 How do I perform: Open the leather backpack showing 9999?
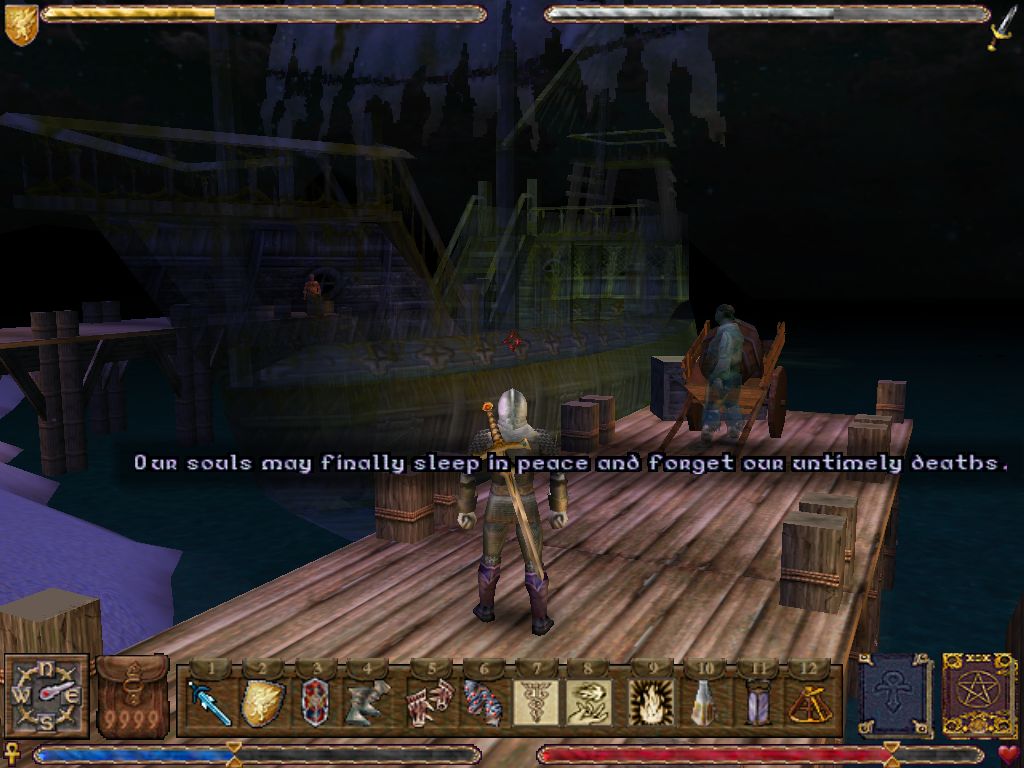(132, 695)
